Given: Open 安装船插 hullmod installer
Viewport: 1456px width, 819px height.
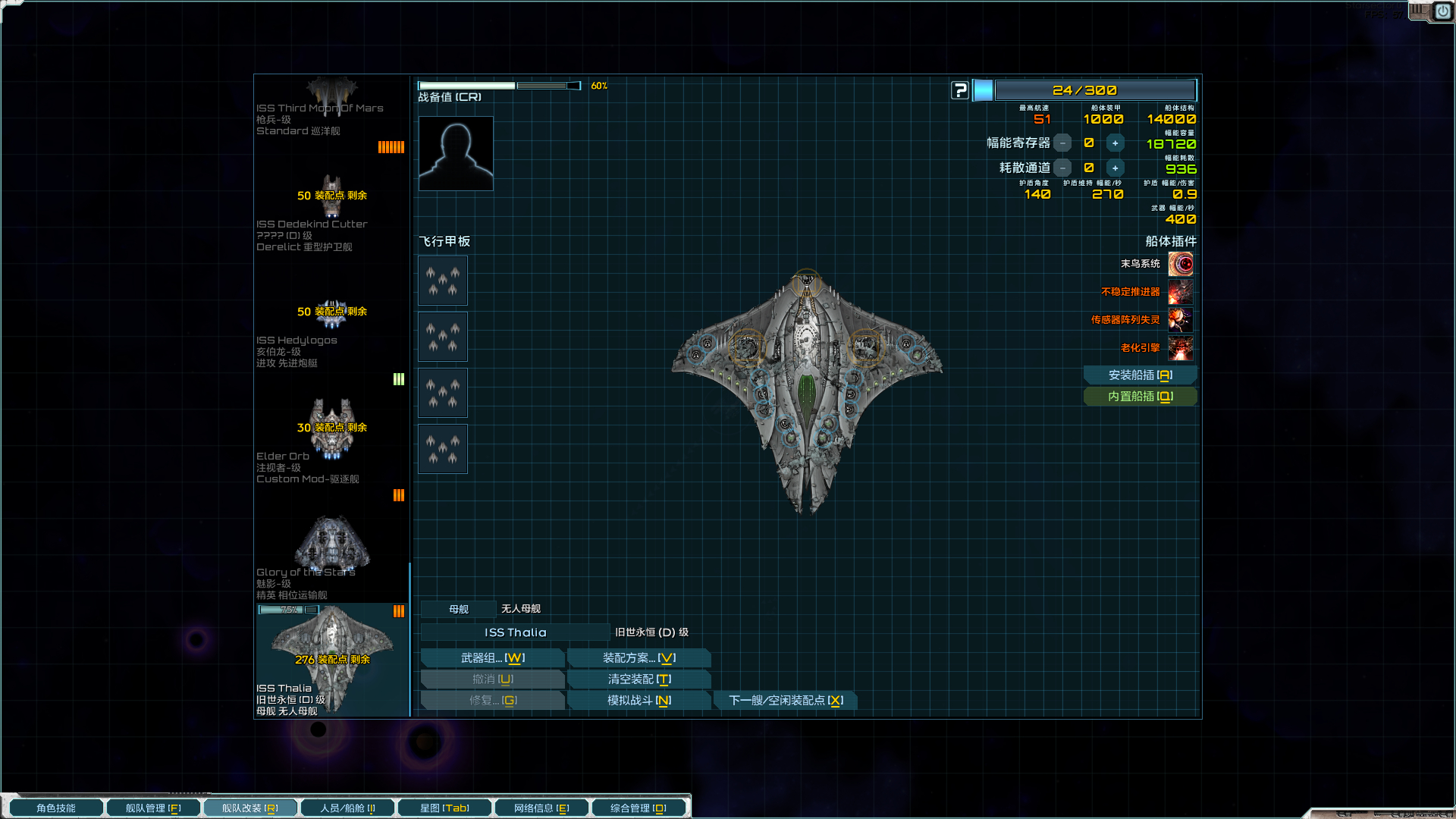Looking at the screenshot, I should (x=1140, y=375).
